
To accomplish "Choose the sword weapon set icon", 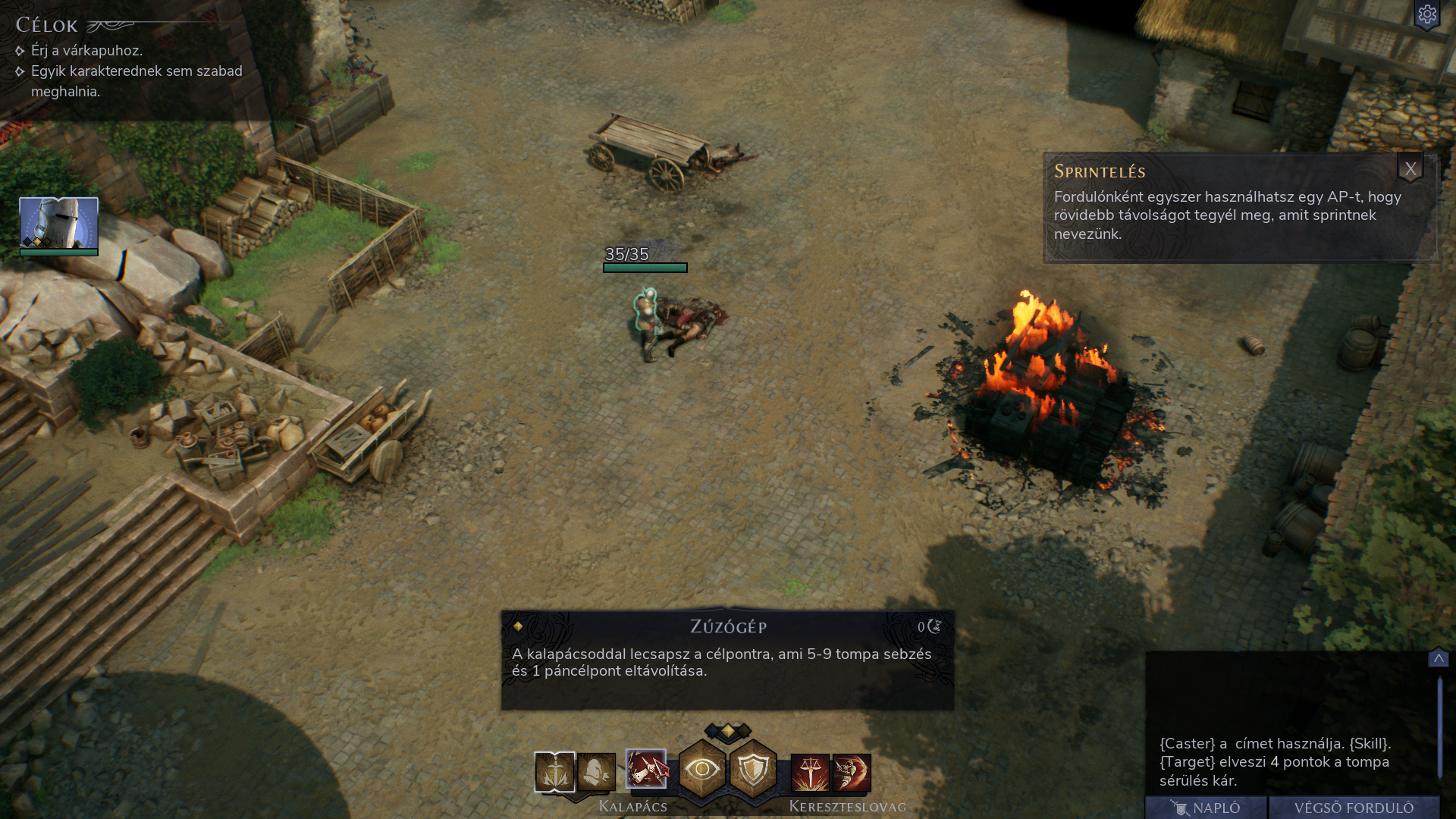I will click(554, 772).
